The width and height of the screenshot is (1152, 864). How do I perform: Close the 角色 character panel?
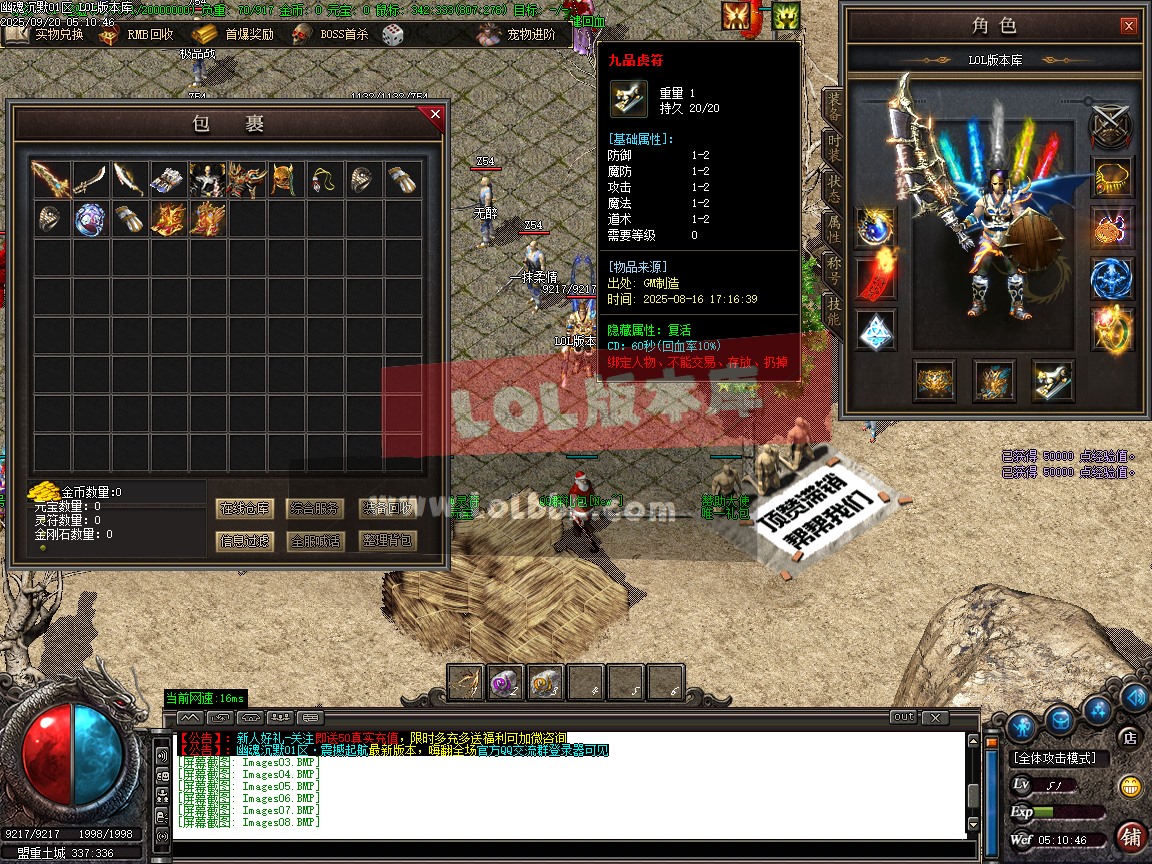click(1128, 26)
